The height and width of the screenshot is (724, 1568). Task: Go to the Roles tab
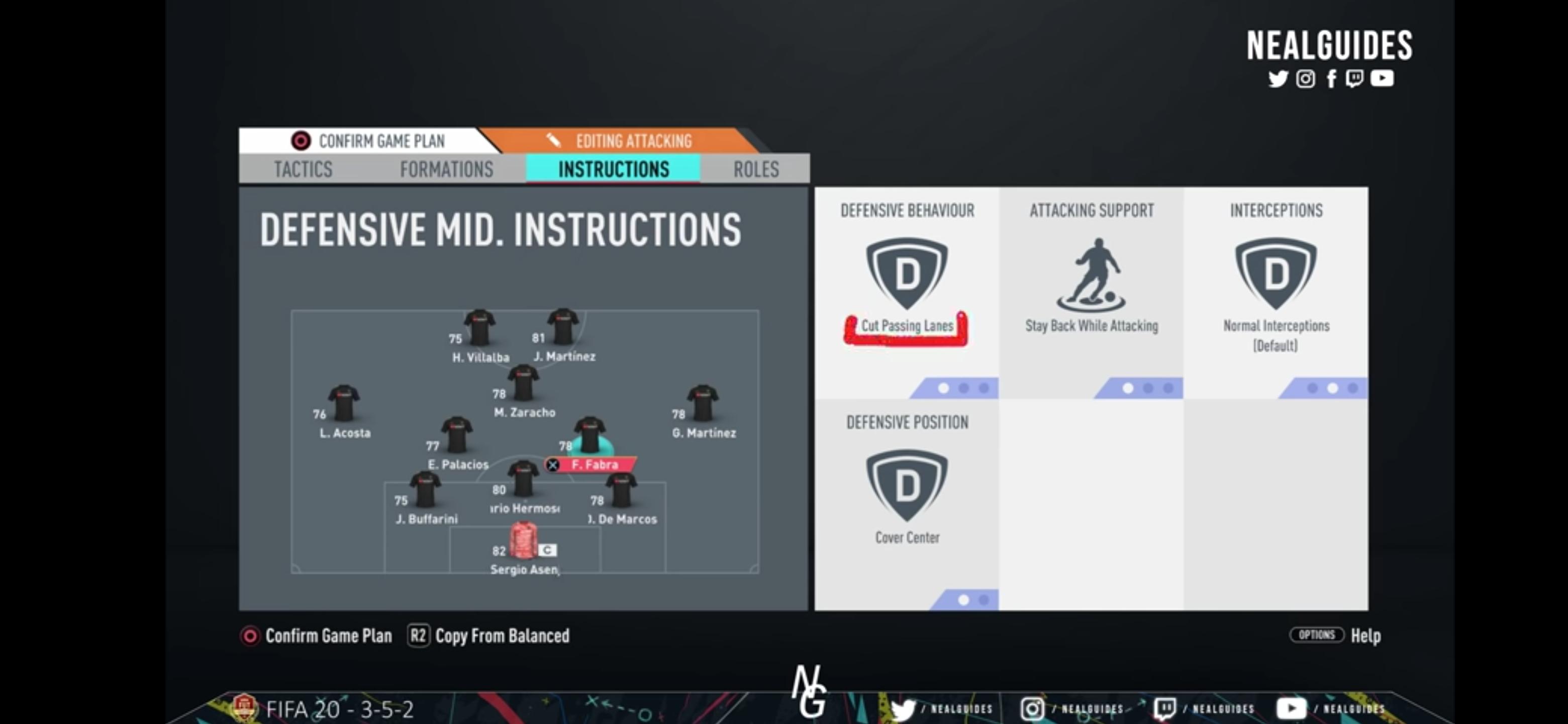(755, 168)
